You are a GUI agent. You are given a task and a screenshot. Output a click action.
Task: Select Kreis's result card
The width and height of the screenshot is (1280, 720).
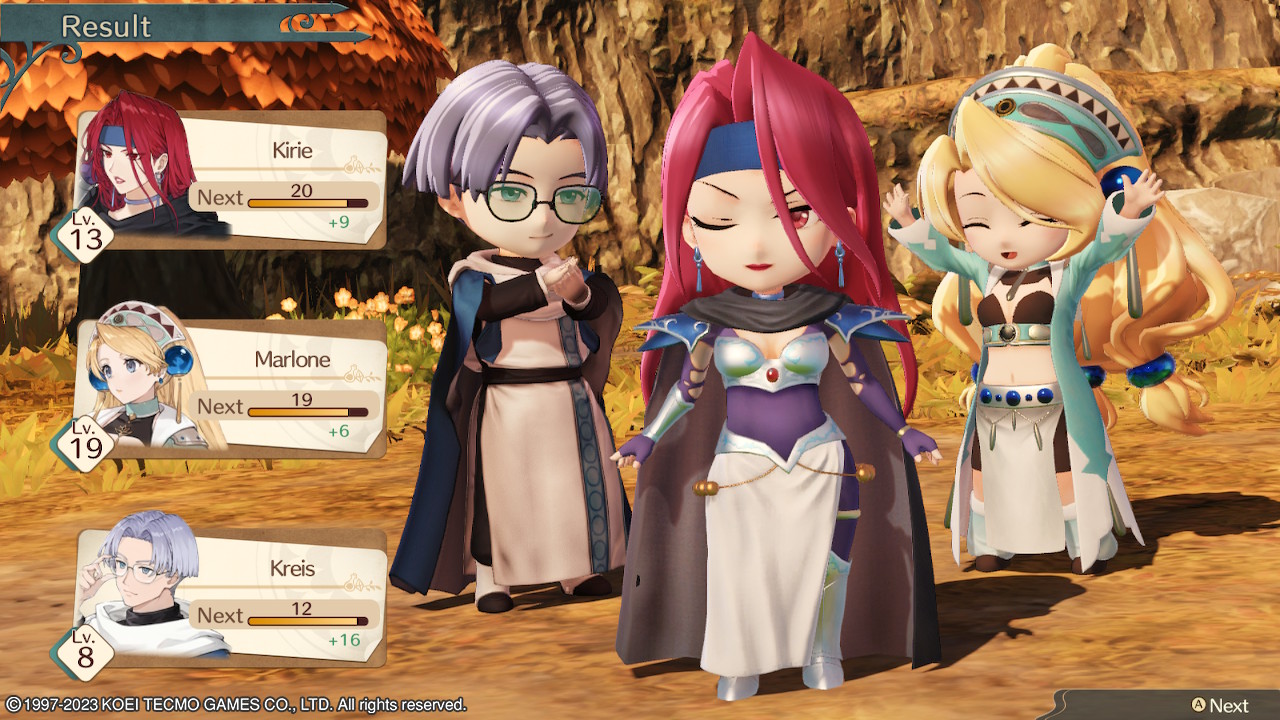click(232, 598)
